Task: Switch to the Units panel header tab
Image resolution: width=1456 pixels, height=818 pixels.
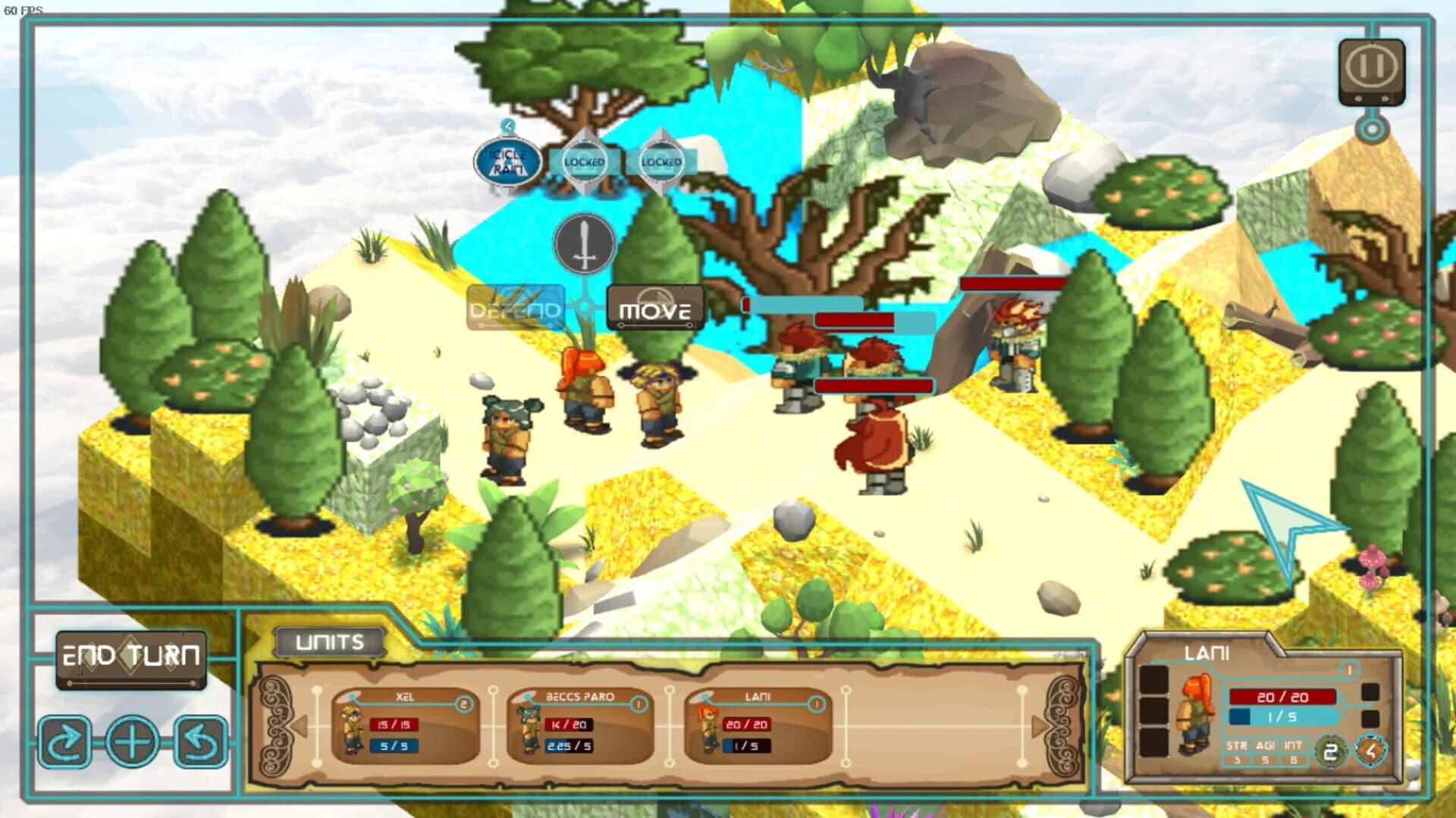Action: coord(329,641)
